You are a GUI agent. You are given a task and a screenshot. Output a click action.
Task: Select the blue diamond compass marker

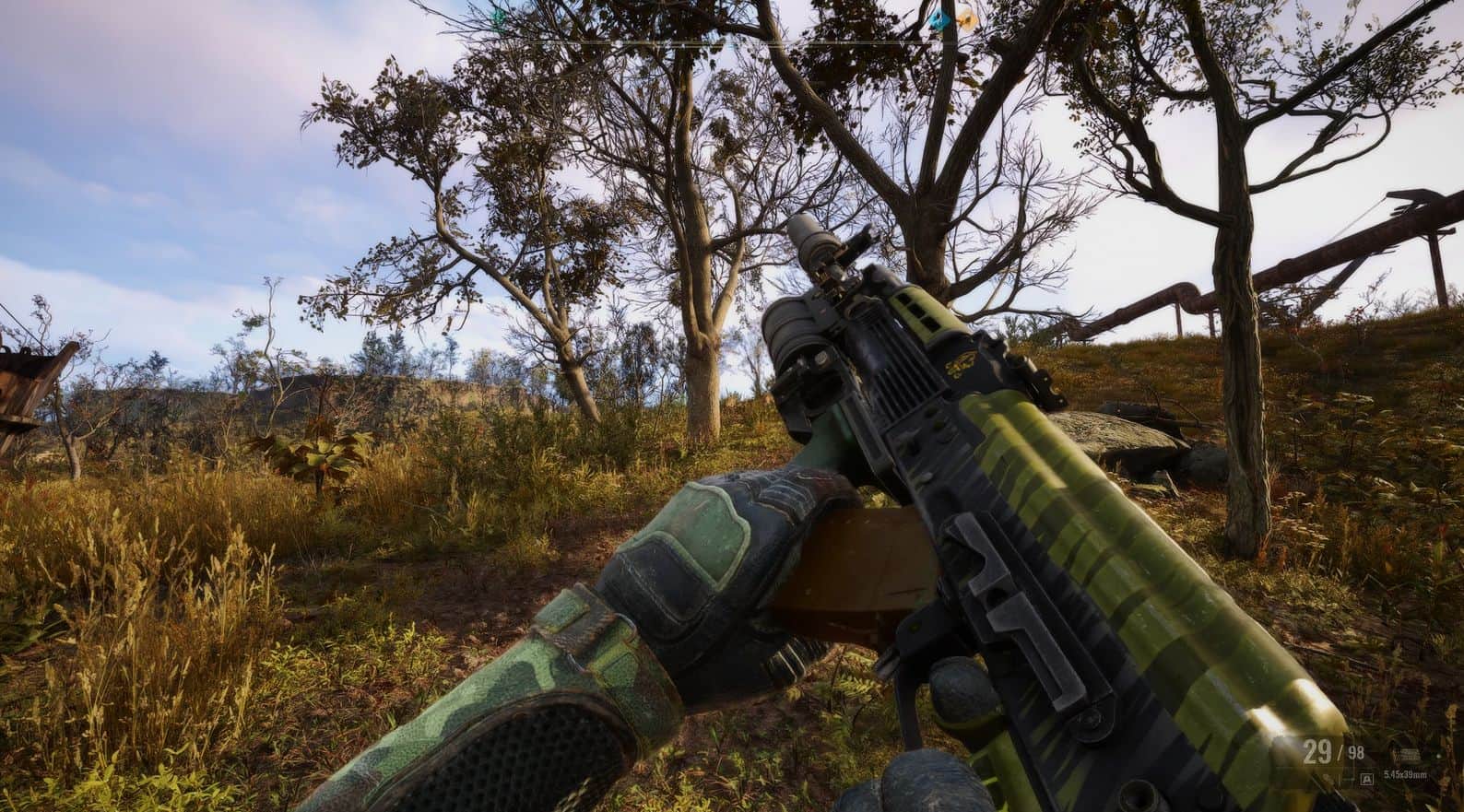(x=940, y=18)
